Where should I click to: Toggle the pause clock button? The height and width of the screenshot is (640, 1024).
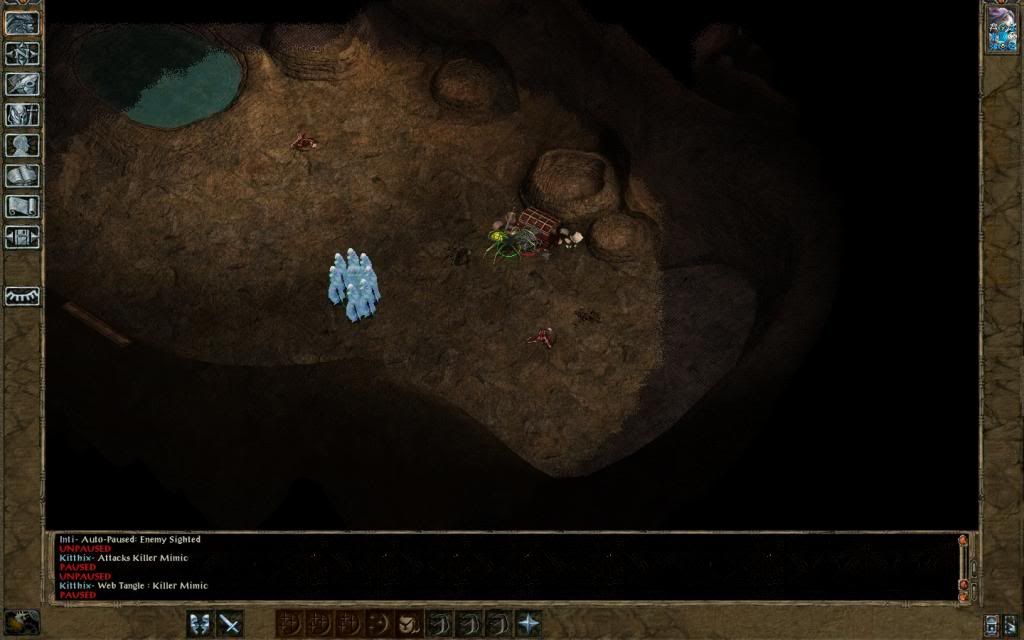pyautogui.click(x=21, y=622)
